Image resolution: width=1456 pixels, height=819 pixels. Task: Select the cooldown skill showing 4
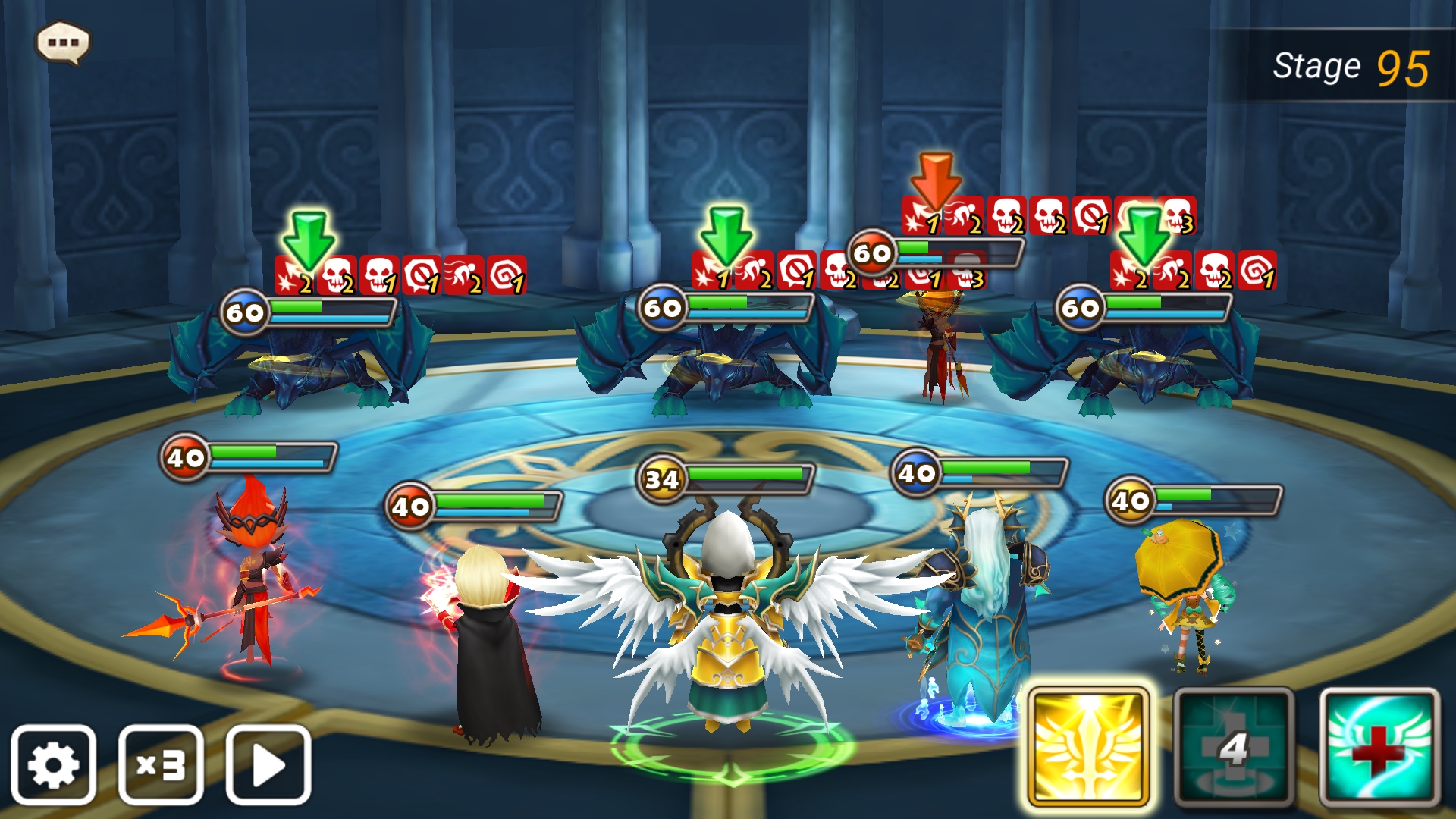pyautogui.click(x=1234, y=748)
